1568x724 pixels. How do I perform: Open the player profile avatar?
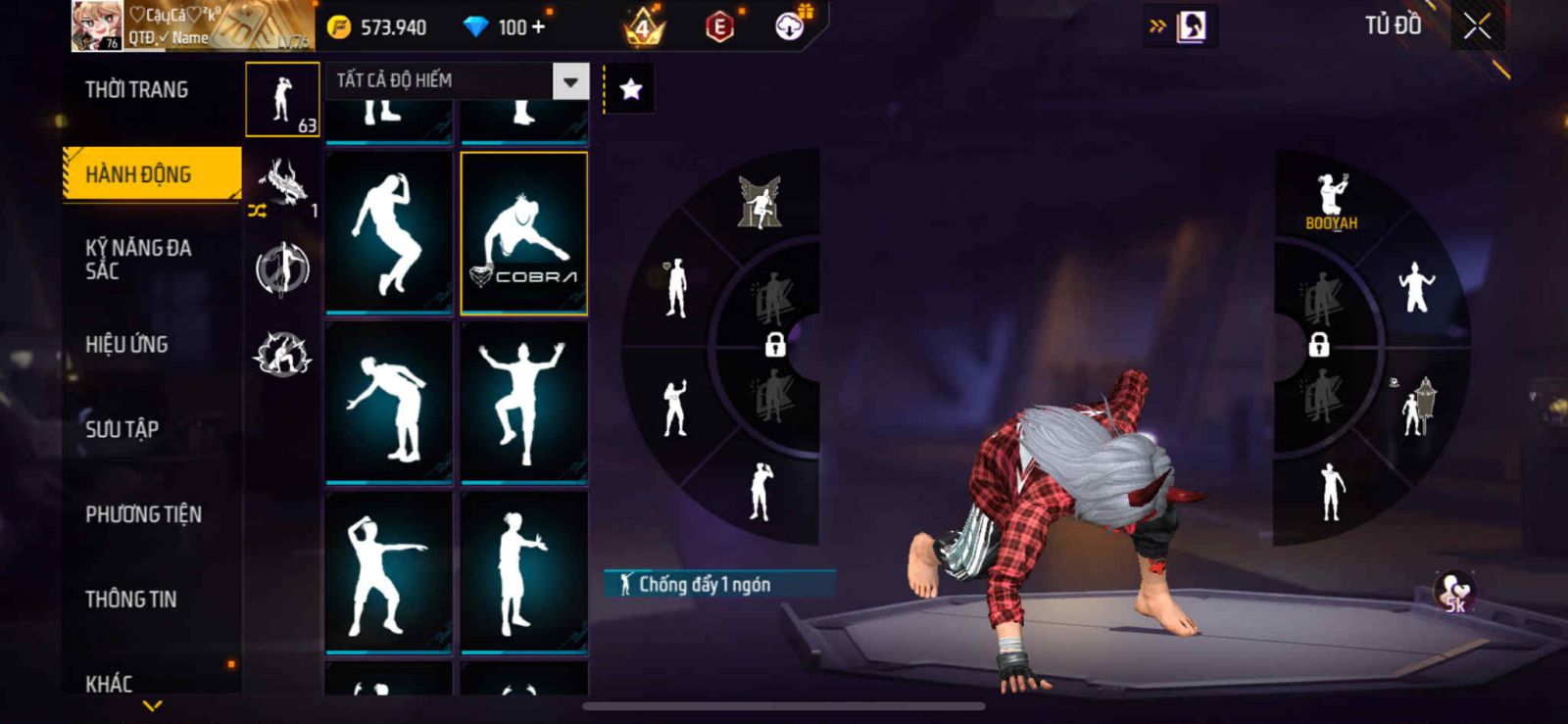[97, 25]
